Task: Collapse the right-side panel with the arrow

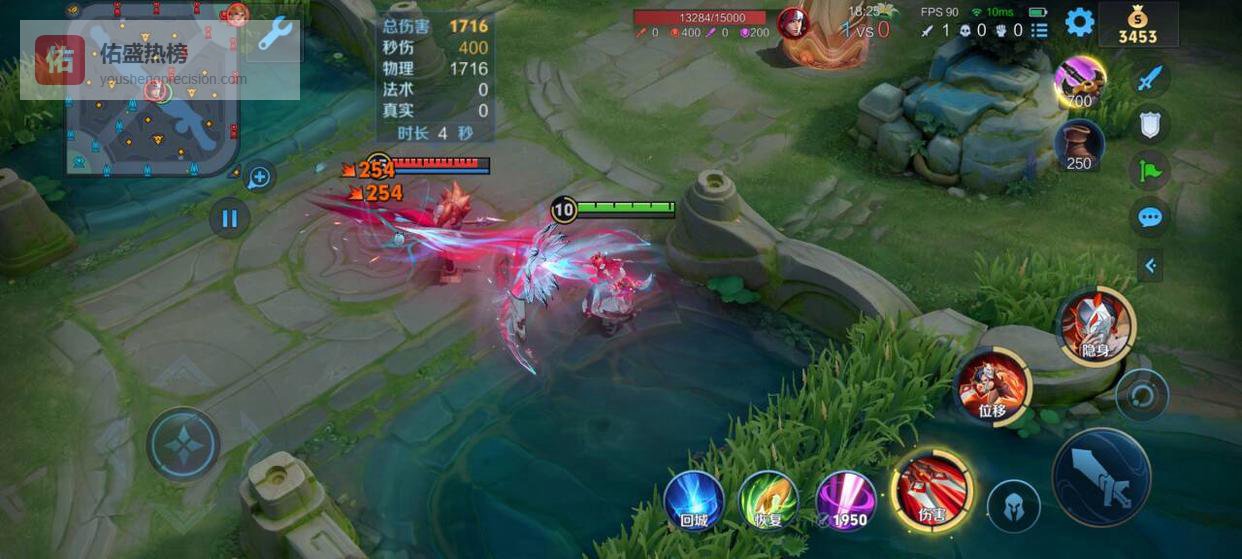Action: [x=1150, y=265]
